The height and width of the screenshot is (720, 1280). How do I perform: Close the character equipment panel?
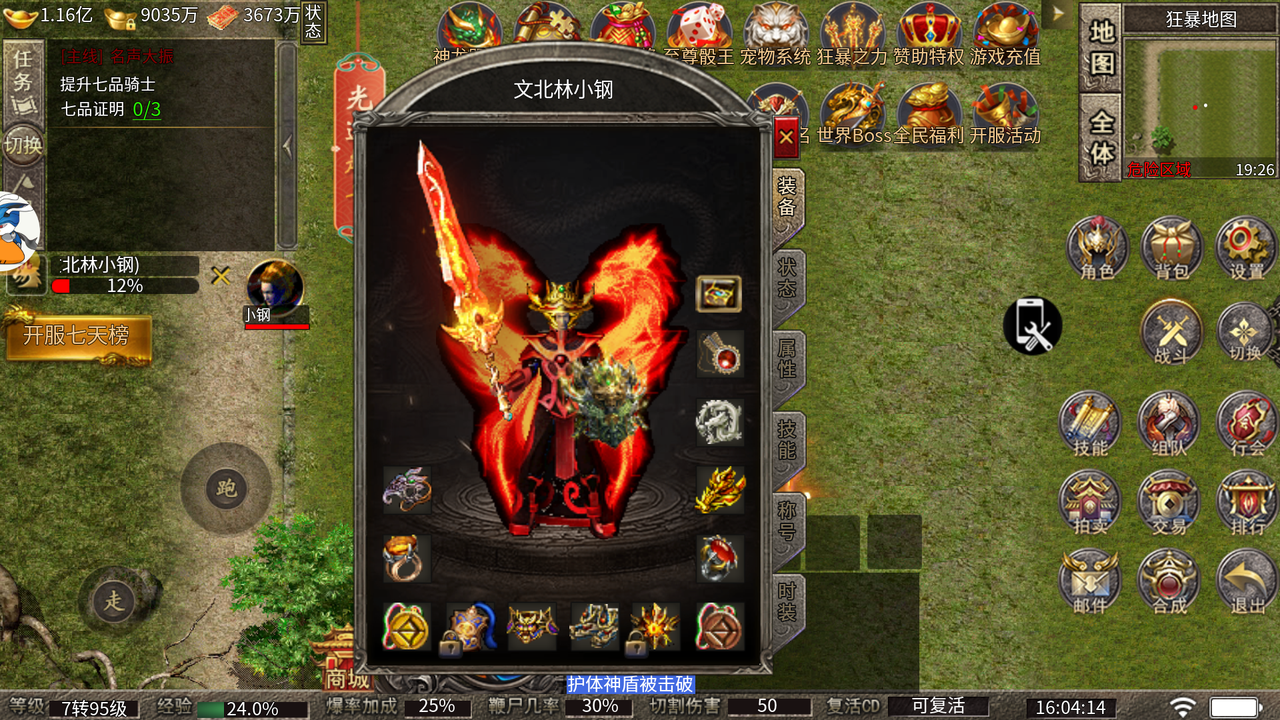pos(787,137)
